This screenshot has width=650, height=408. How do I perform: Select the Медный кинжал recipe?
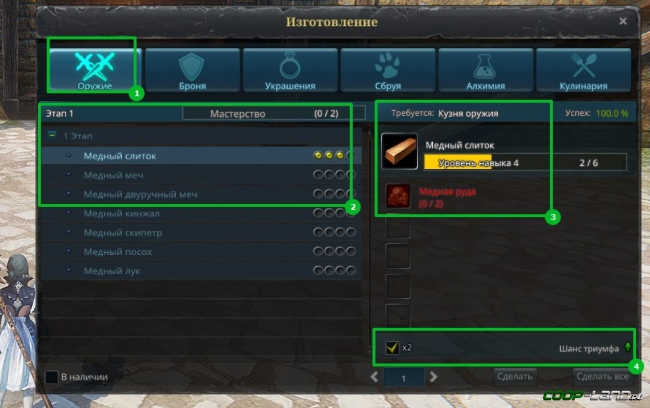click(x=121, y=213)
